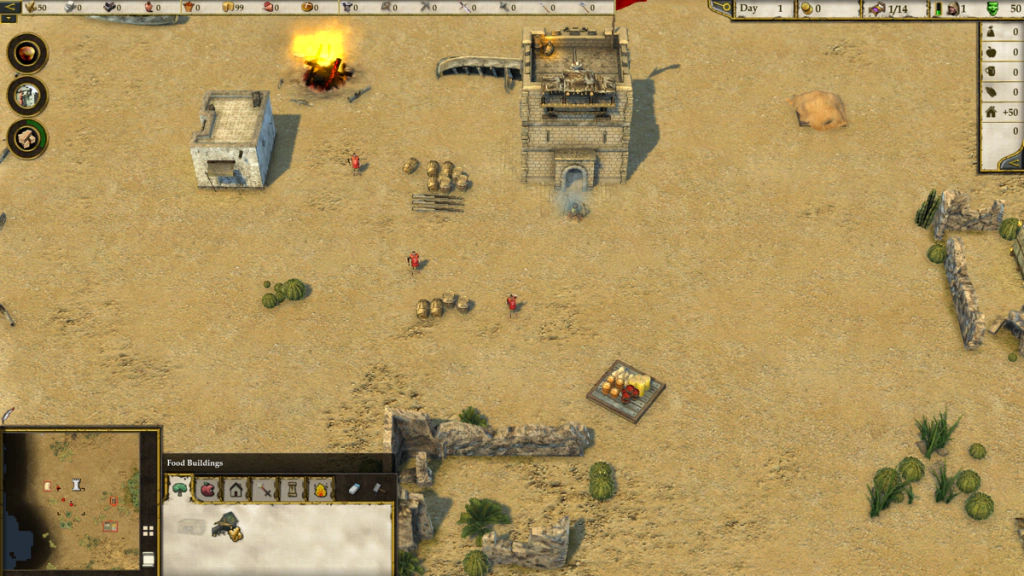Switch to the apple food buildings tab
The height and width of the screenshot is (576, 1024).
[x=208, y=489]
